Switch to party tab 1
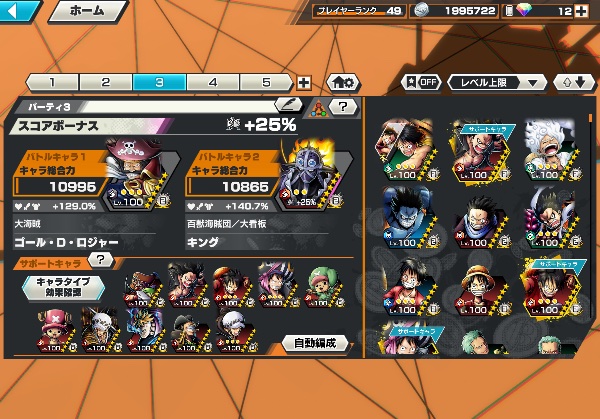Screen dimensions: 600x419 (50, 83)
